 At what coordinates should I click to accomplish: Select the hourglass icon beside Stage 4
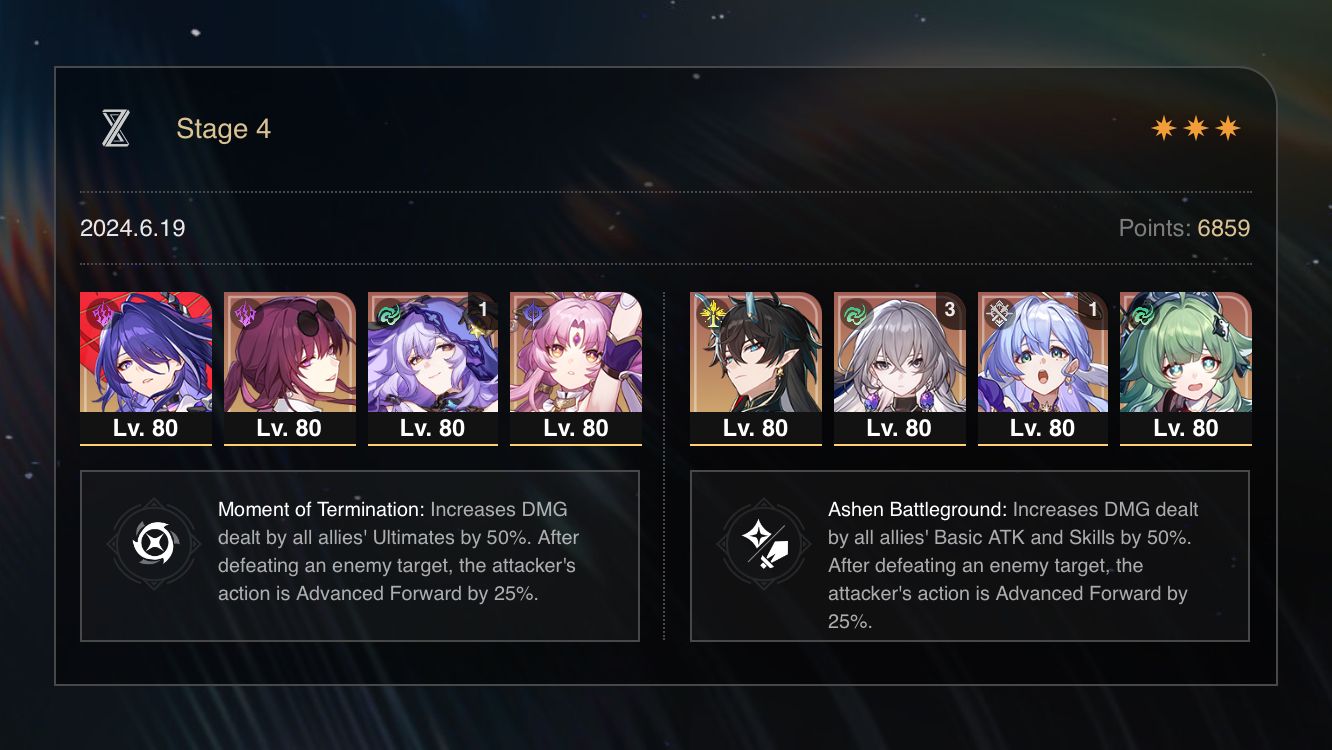click(117, 128)
